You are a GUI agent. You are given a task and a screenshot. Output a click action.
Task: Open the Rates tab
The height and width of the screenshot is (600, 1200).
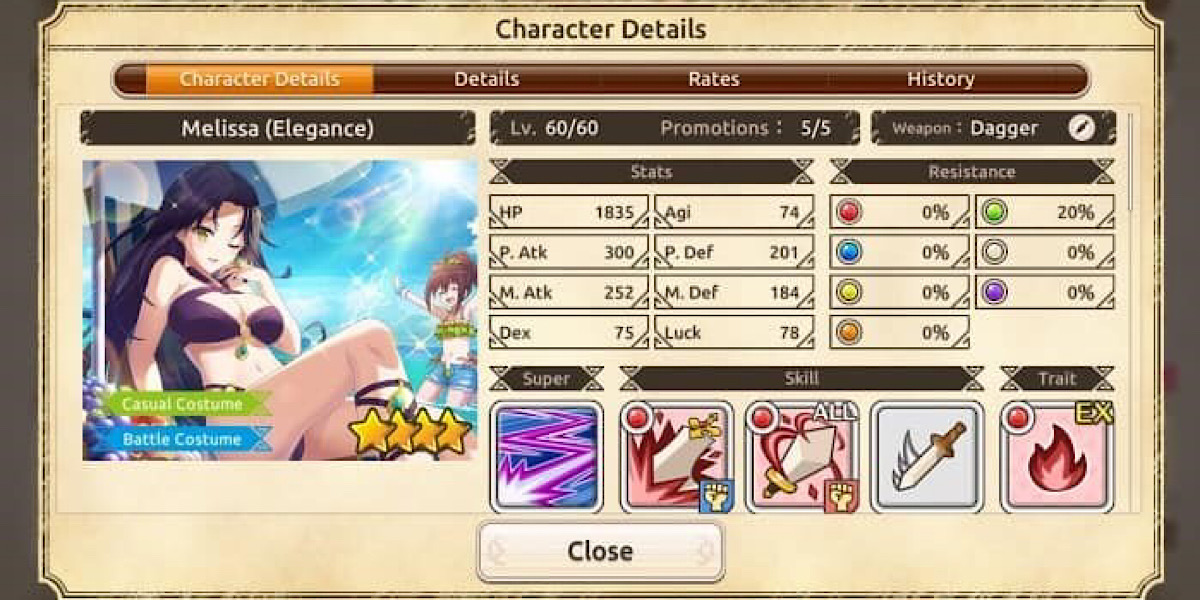pos(714,79)
